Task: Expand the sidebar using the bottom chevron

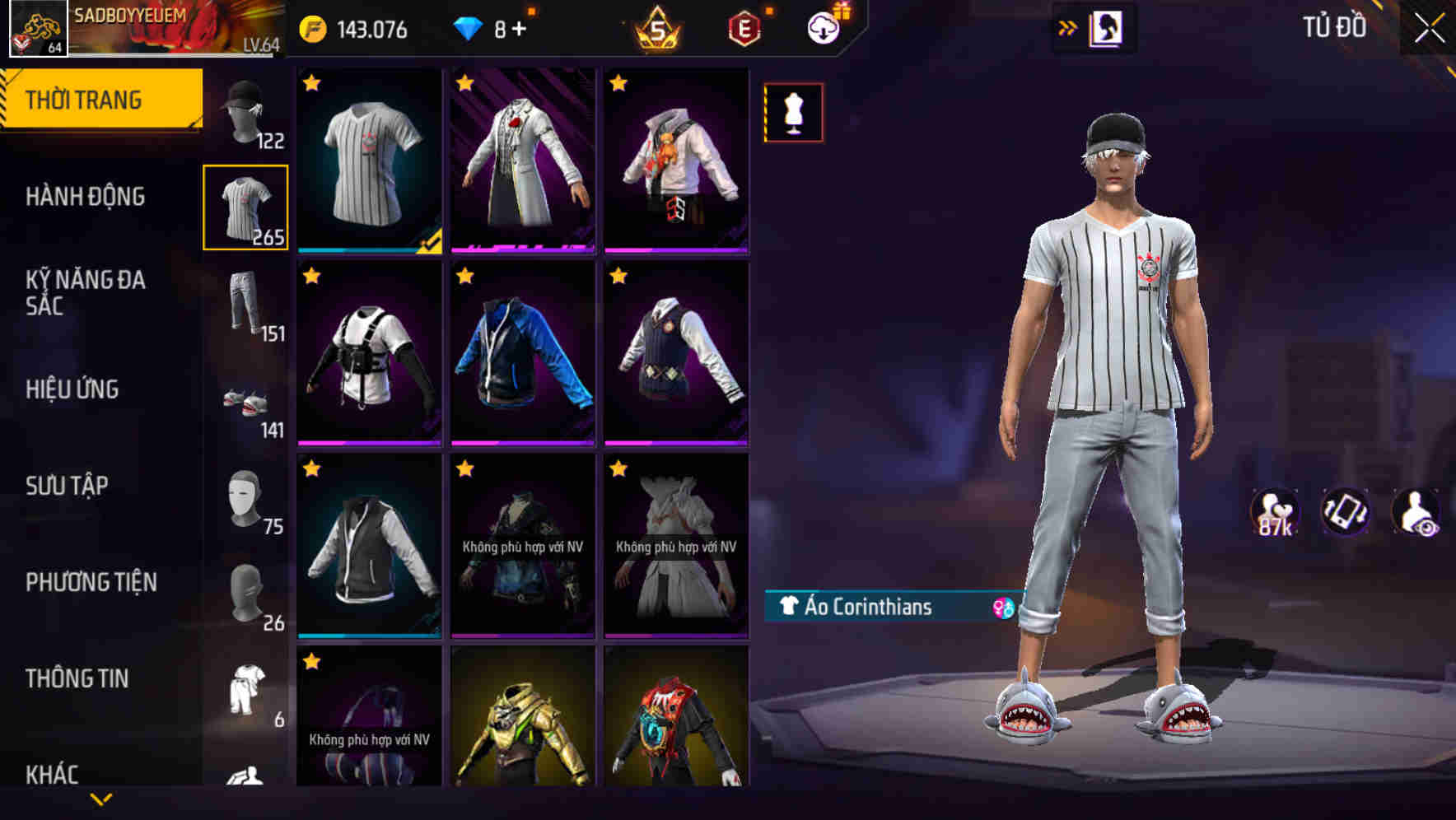Action: pos(101,797)
